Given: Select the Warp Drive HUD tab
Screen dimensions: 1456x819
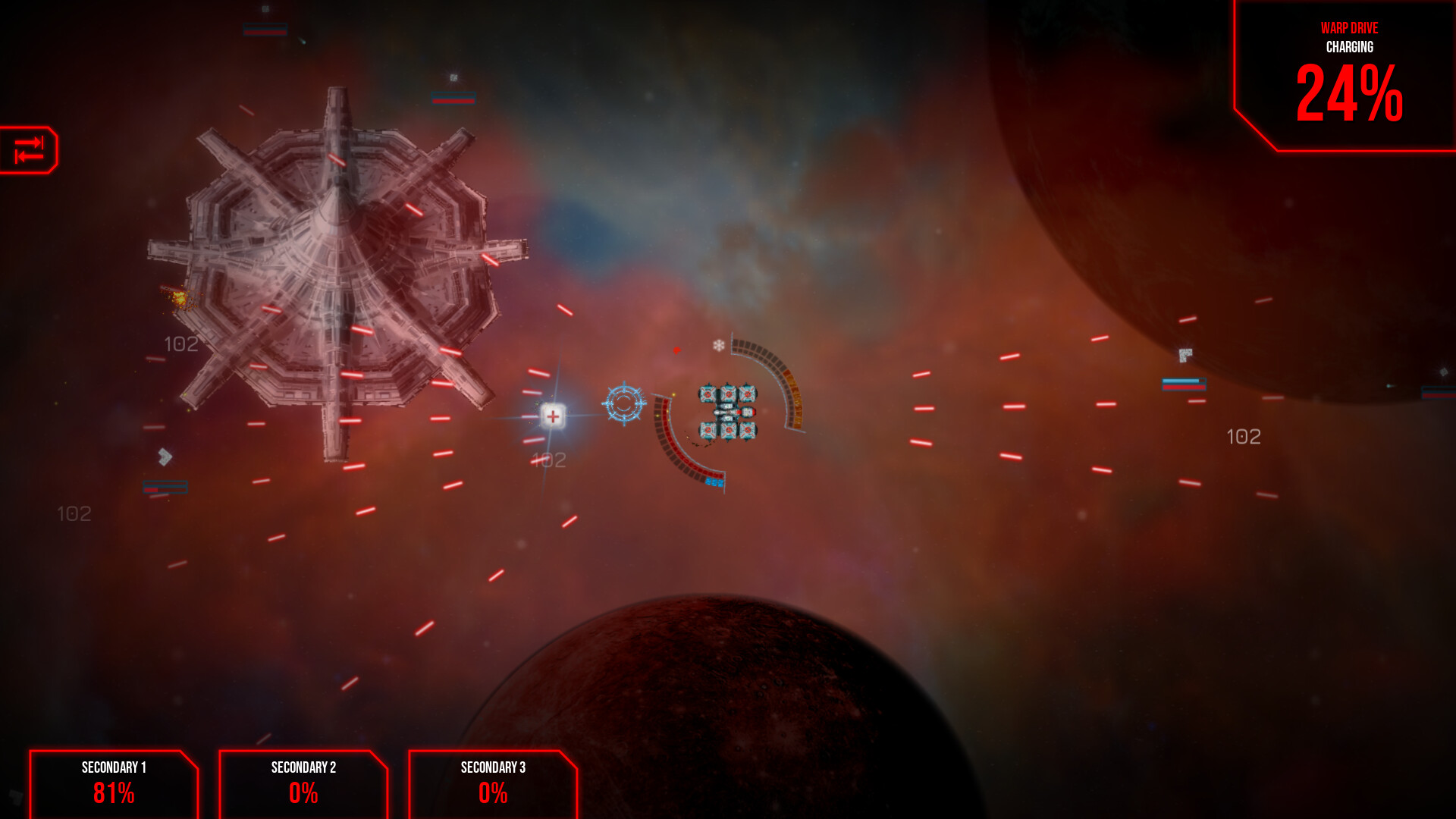Looking at the screenshot, I should coord(1350,29).
